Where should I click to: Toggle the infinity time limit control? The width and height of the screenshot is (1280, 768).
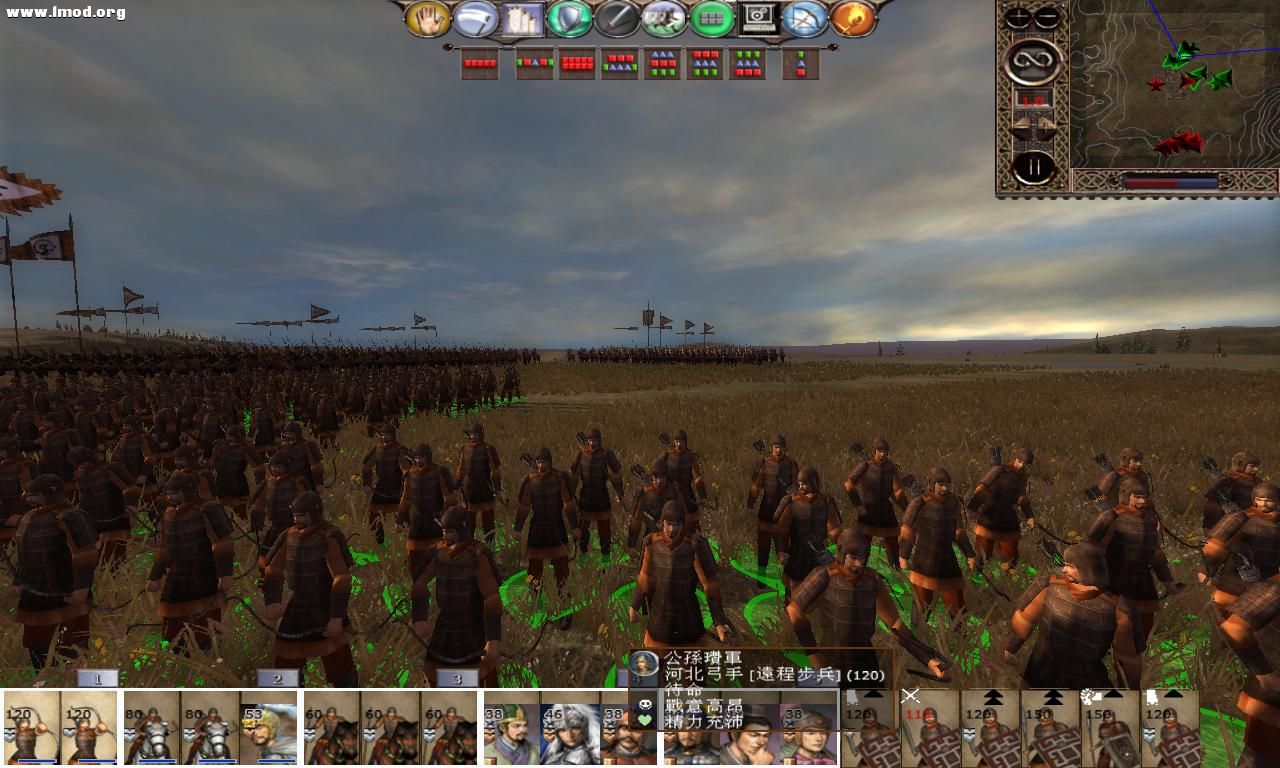click(x=1033, y=60)
